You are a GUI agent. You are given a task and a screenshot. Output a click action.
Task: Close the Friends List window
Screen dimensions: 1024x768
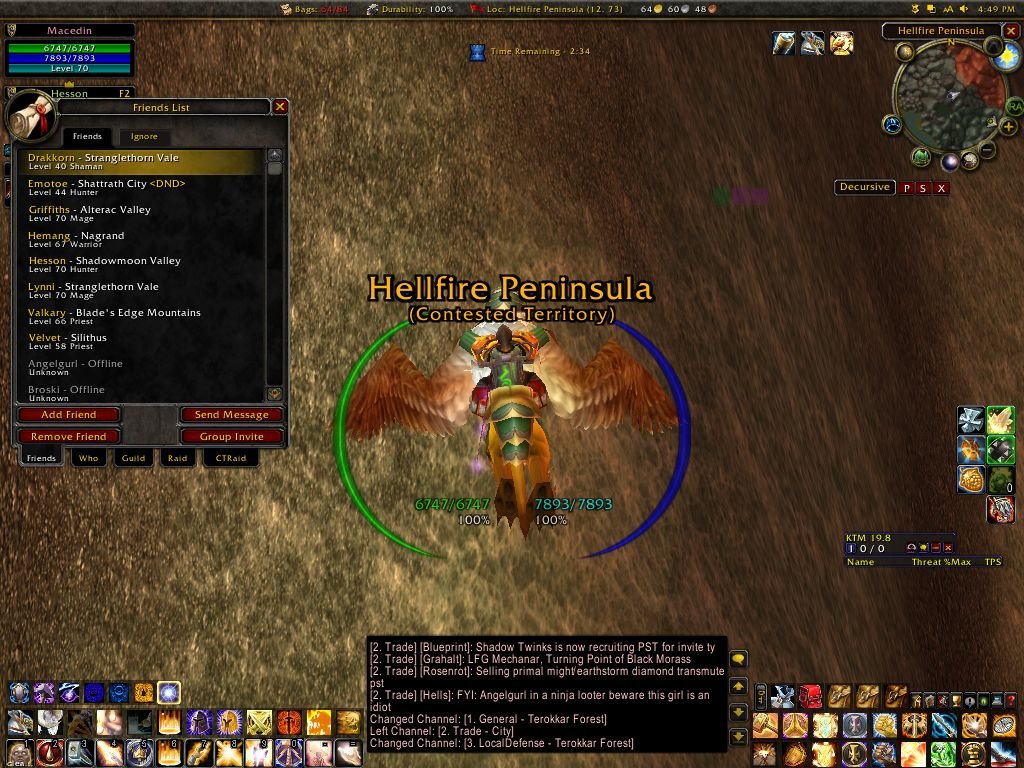point(280,107)
